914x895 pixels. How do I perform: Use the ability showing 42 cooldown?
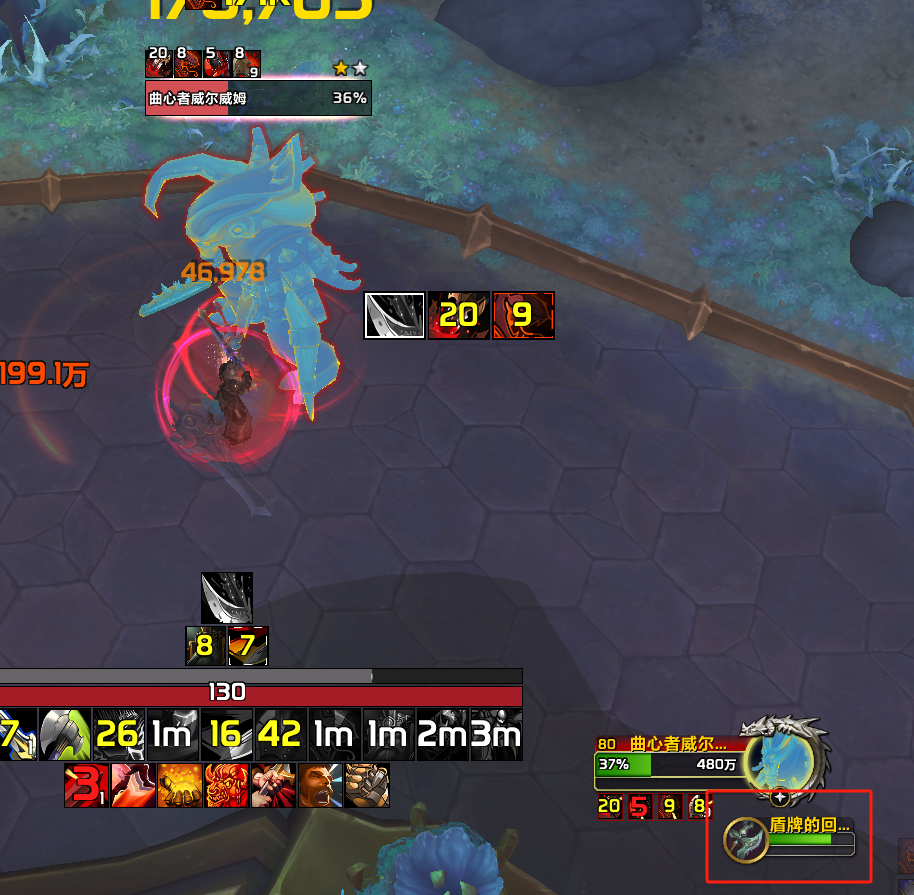pyautogui.click(x=281, y=736)
